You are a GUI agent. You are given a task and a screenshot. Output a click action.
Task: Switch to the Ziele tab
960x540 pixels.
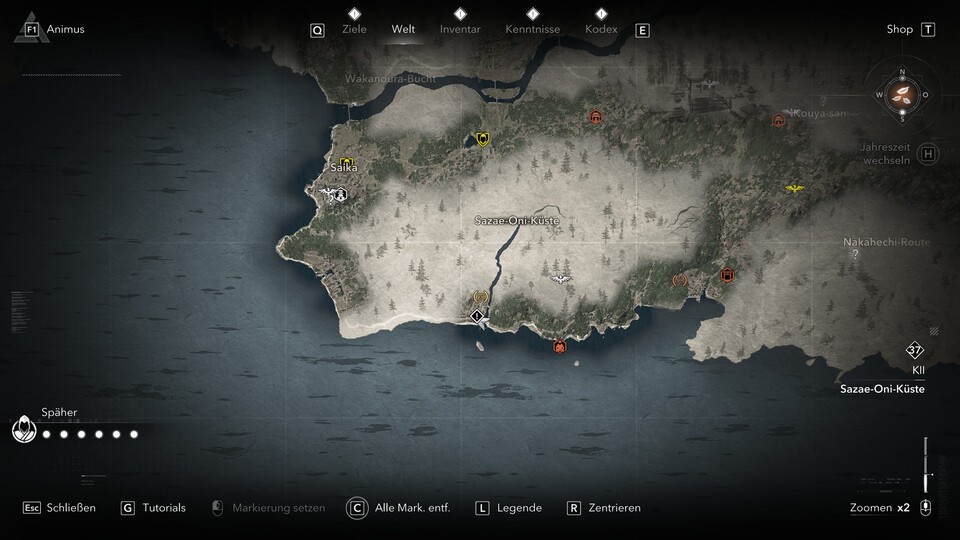click(354, 29)
